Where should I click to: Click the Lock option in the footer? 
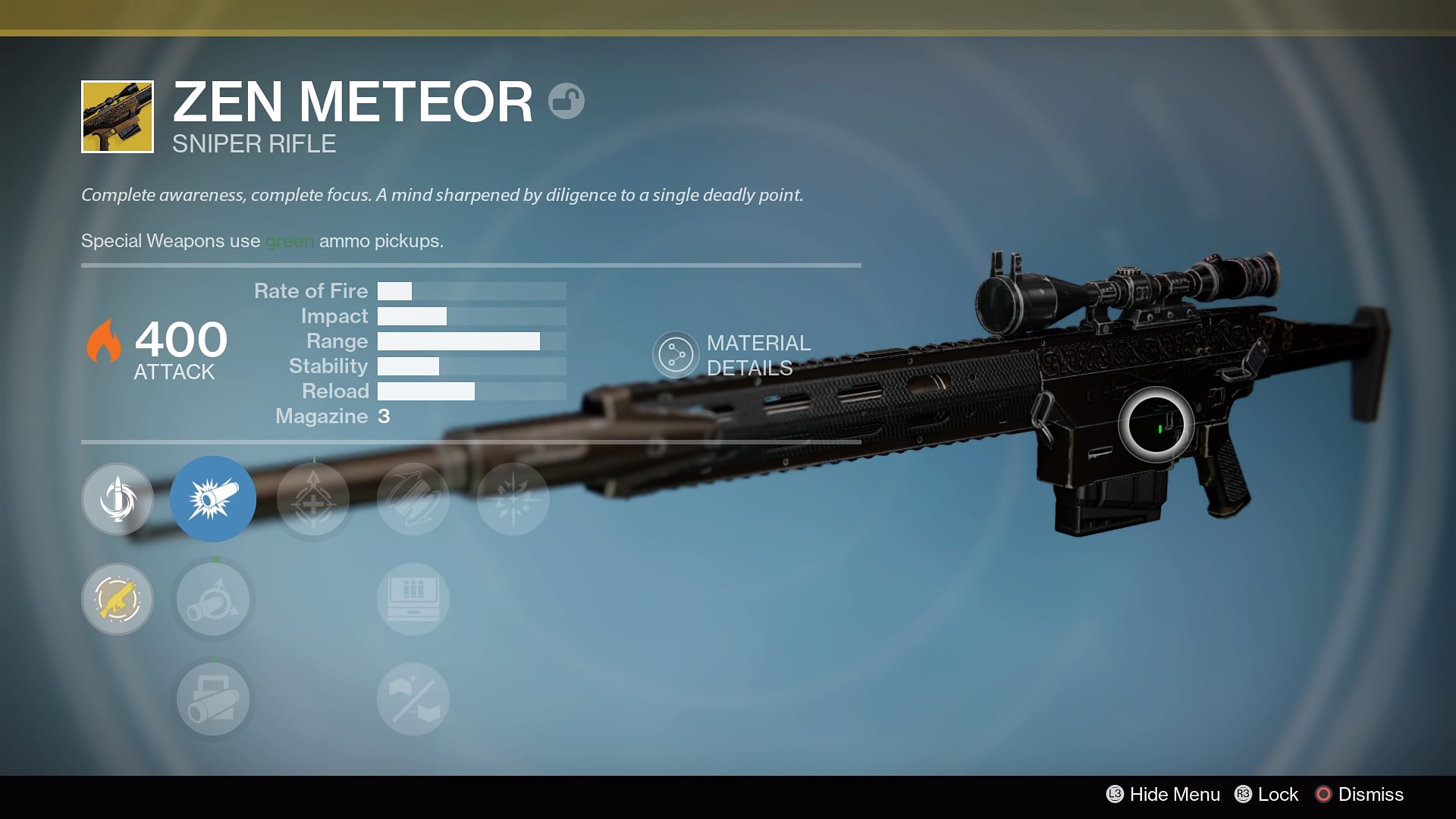[x=1266, y=794]
